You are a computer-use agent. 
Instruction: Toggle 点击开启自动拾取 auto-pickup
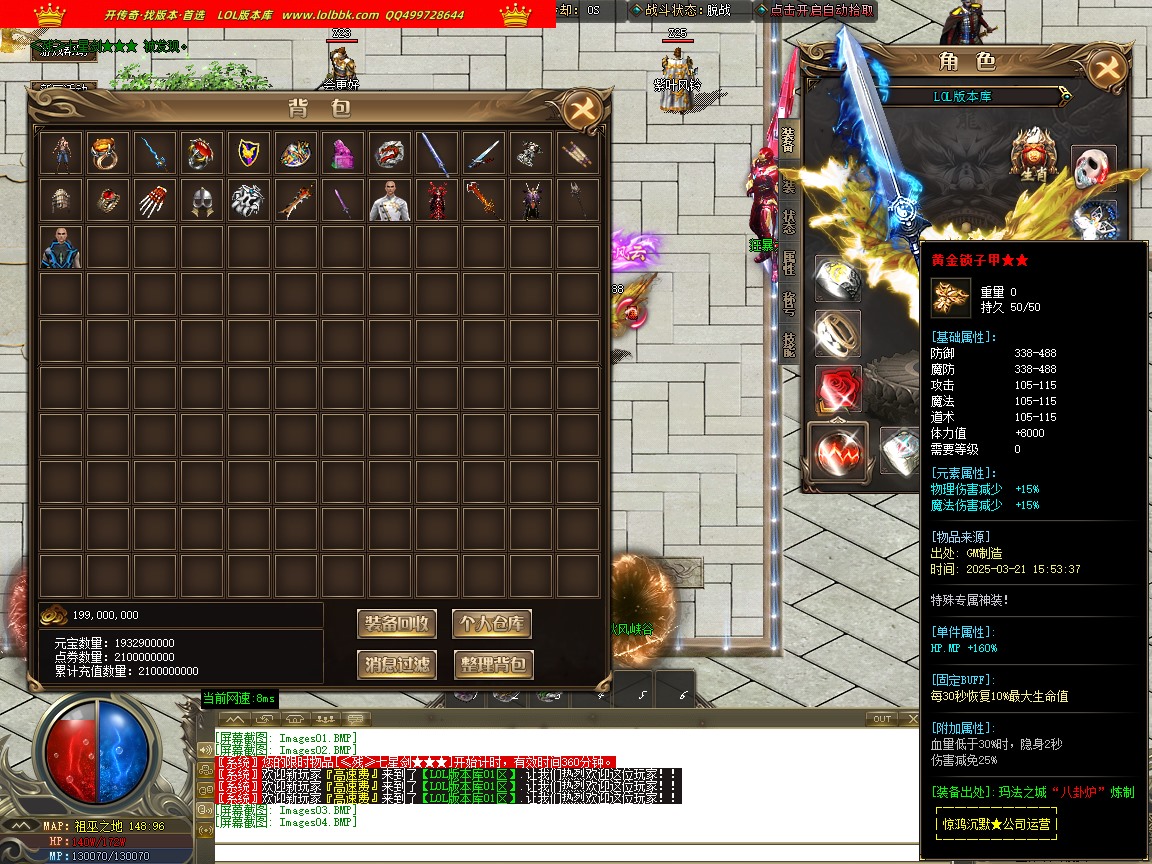click(820, 10)
